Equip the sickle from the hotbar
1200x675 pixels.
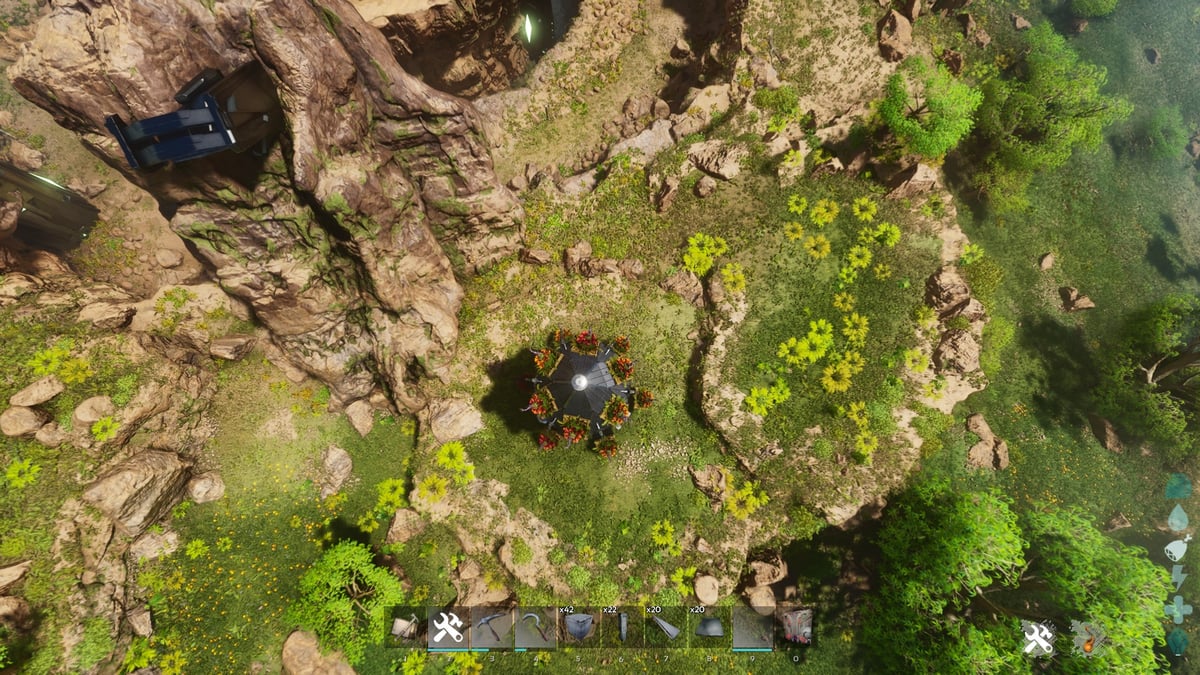pos(534,627)
